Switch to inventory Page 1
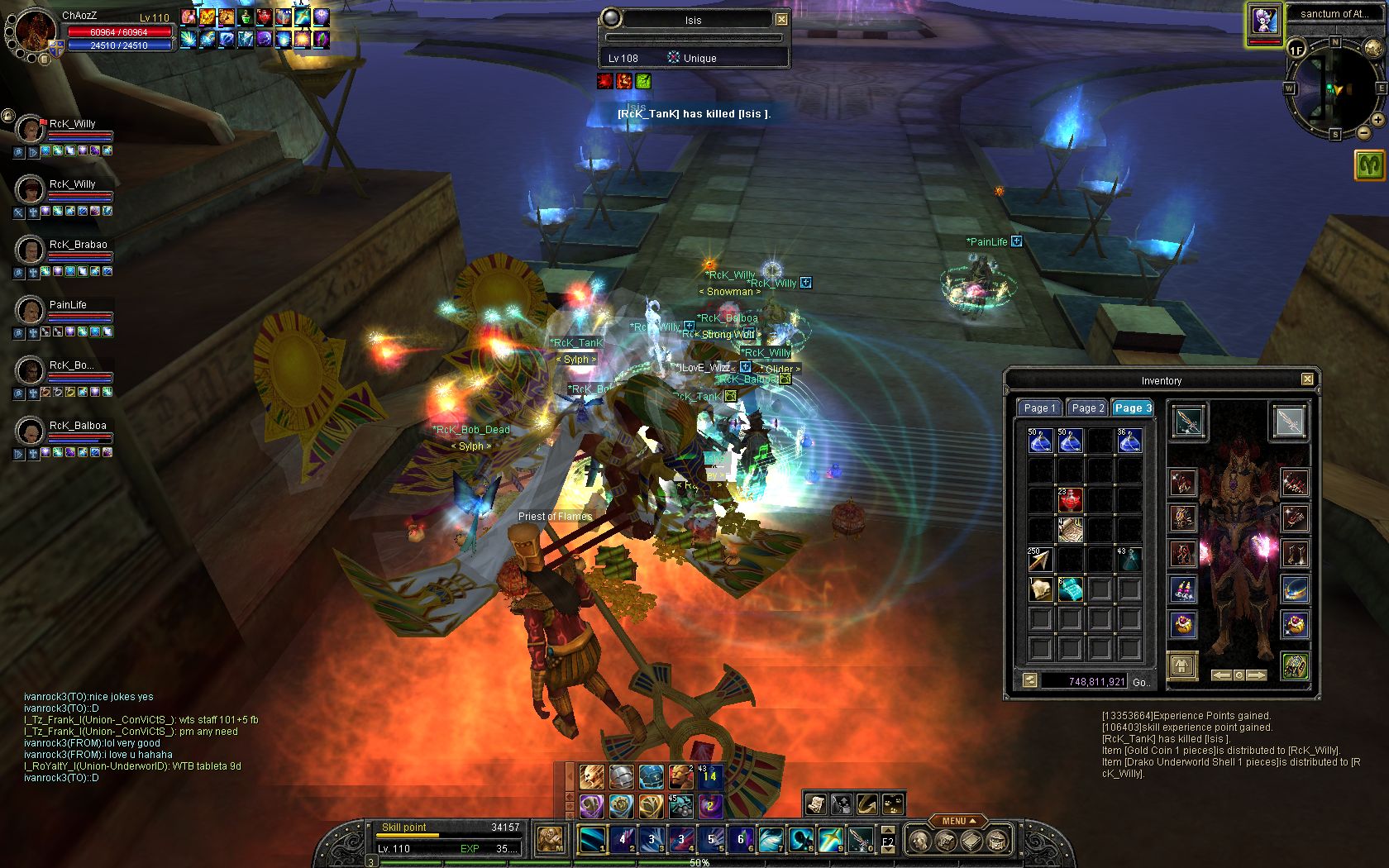Screen dimensions: 1389x868 point(1039,408)
